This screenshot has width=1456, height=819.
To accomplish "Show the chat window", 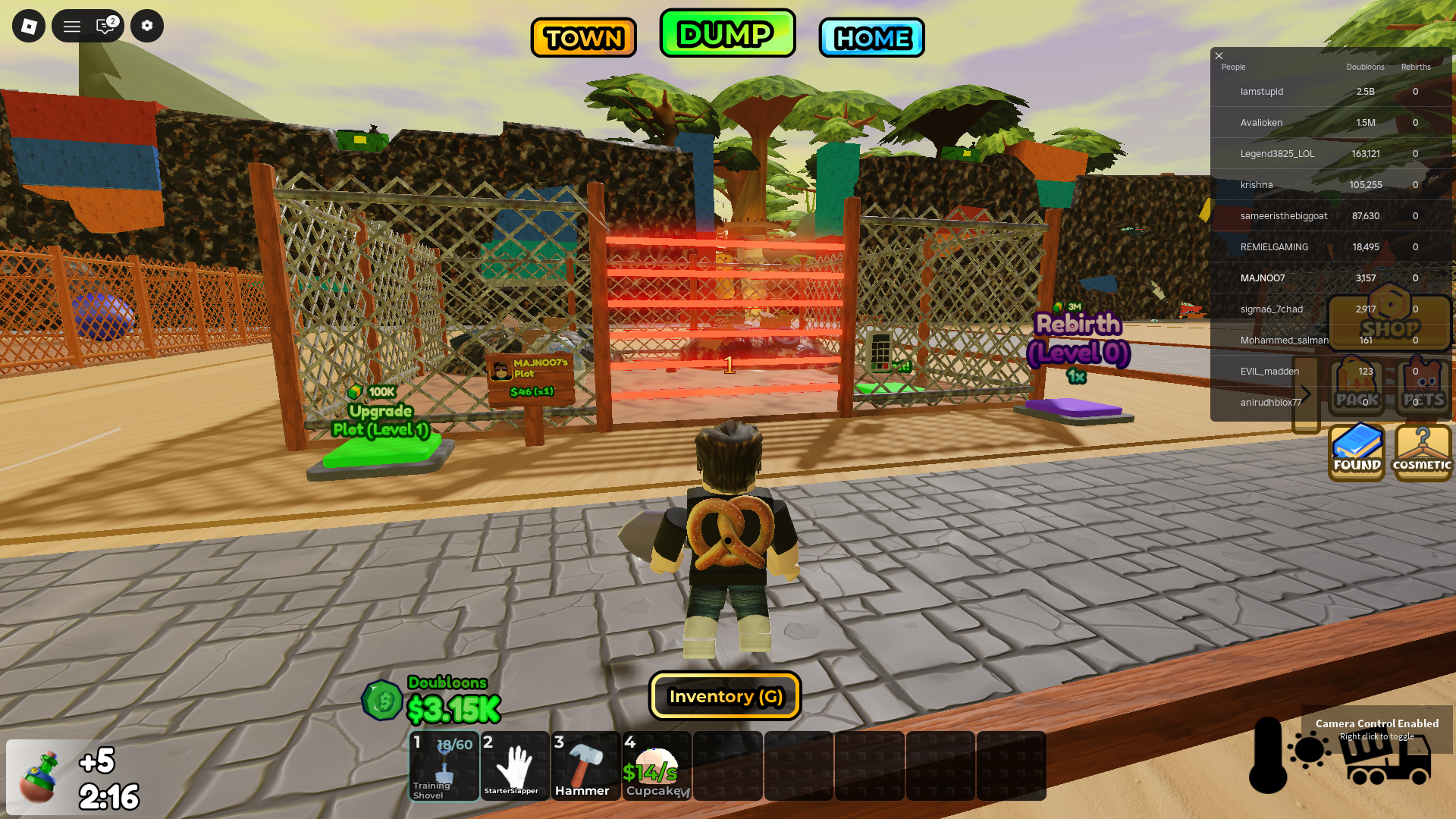I will point(105,27).
